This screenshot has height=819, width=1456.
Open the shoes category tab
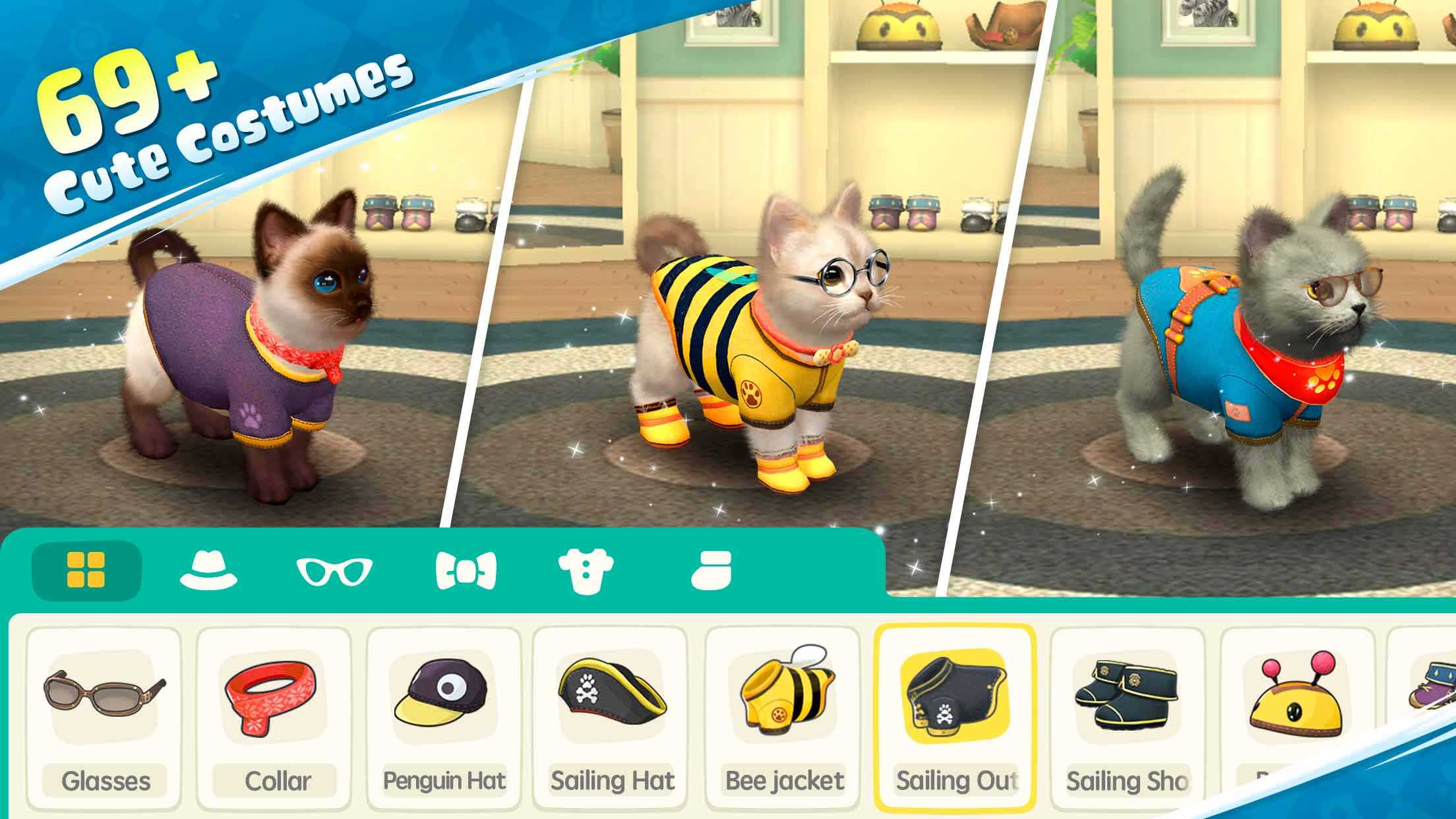click(711, 570)
